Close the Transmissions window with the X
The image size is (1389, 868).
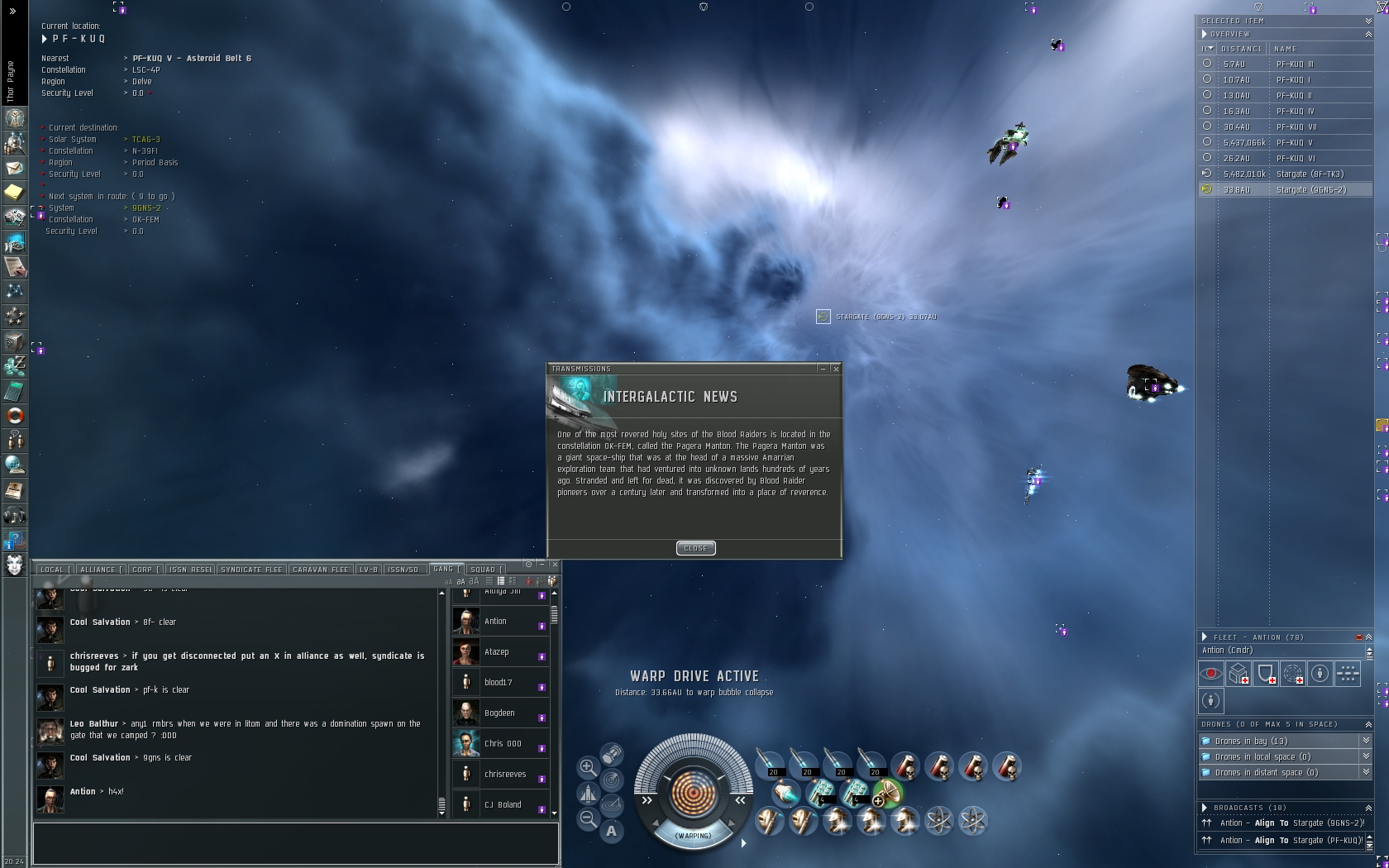click(x=836, y=369)
